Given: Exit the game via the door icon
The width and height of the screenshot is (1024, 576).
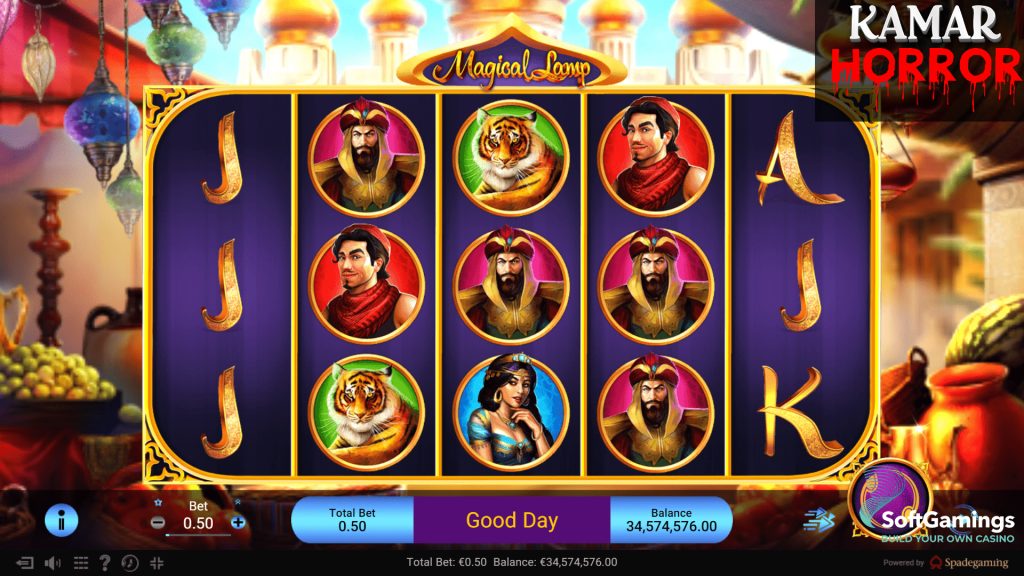Looking at the screenshot, I should (x=25, y=563).
